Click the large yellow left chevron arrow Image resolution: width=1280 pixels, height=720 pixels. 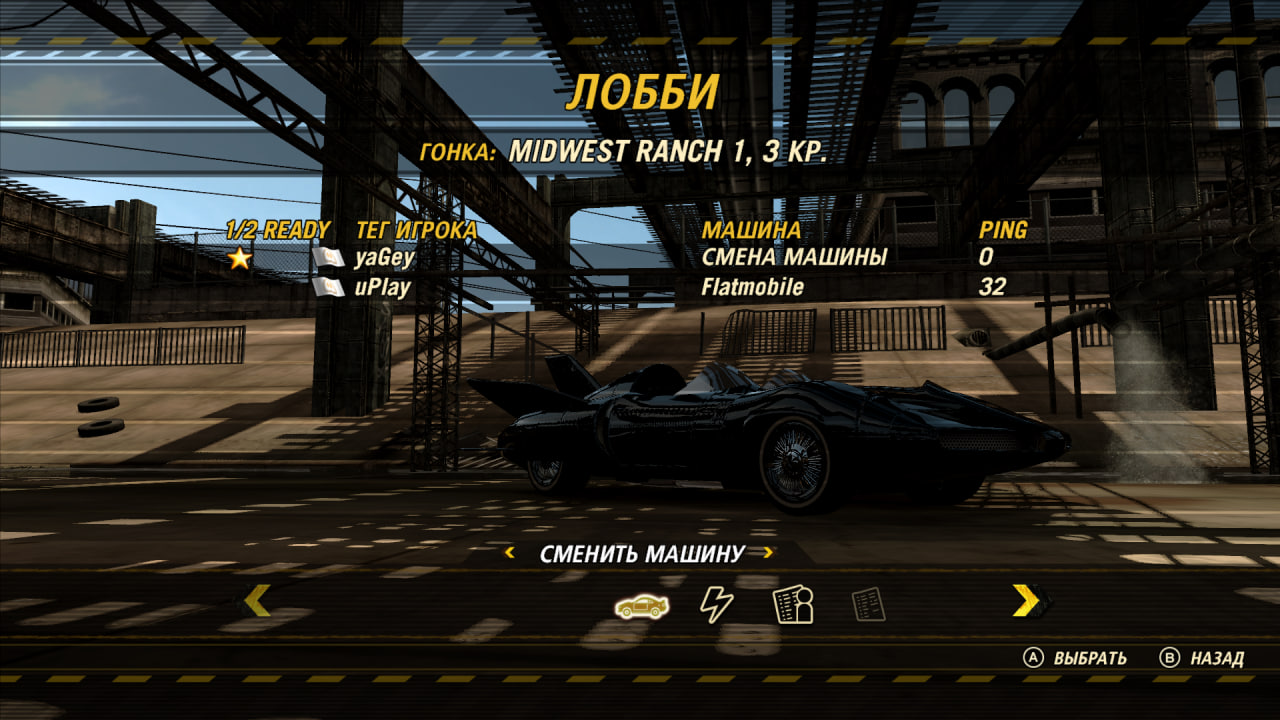click(257, 600)
